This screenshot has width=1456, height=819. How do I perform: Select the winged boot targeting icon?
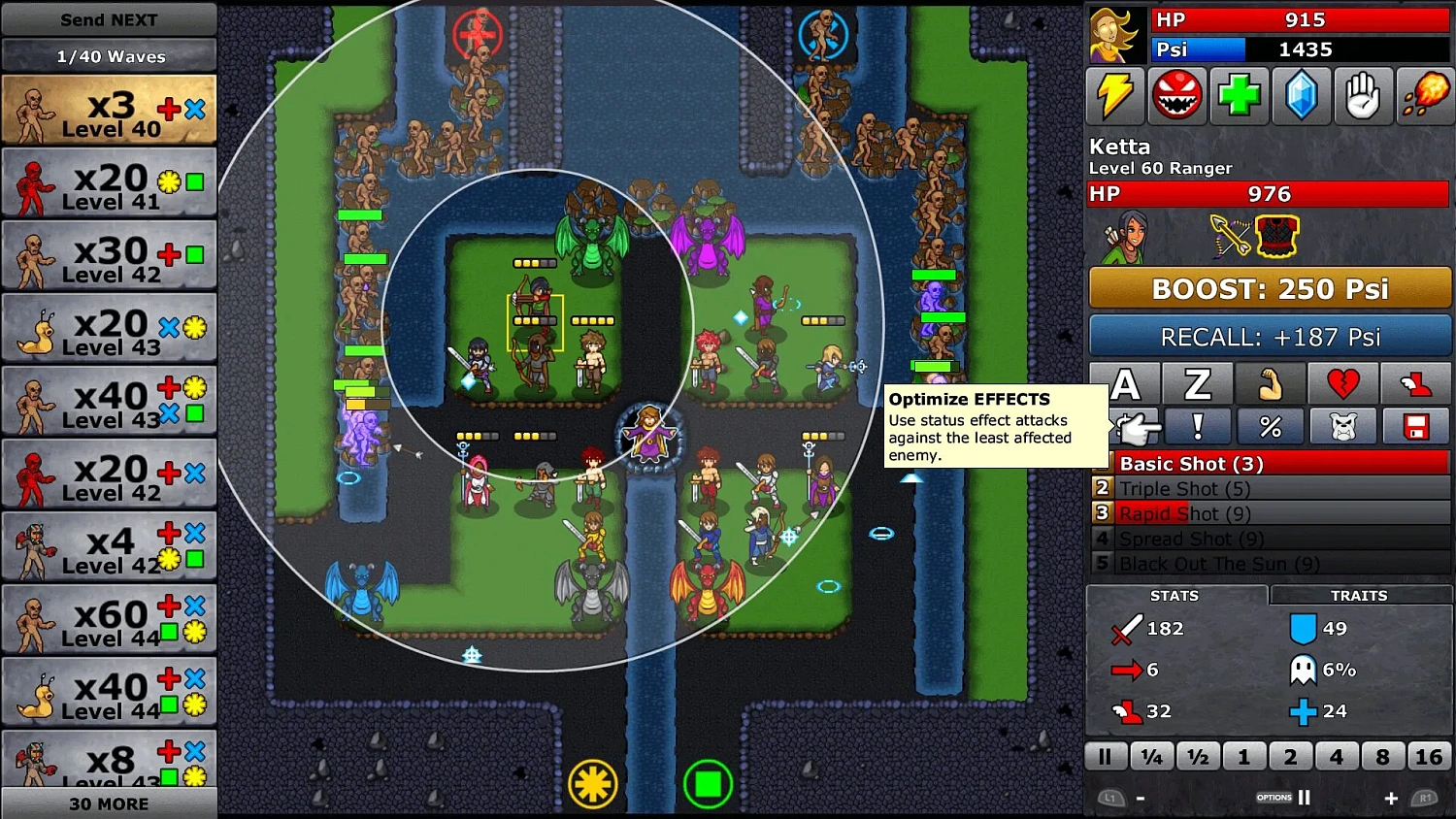point(1416,383)
